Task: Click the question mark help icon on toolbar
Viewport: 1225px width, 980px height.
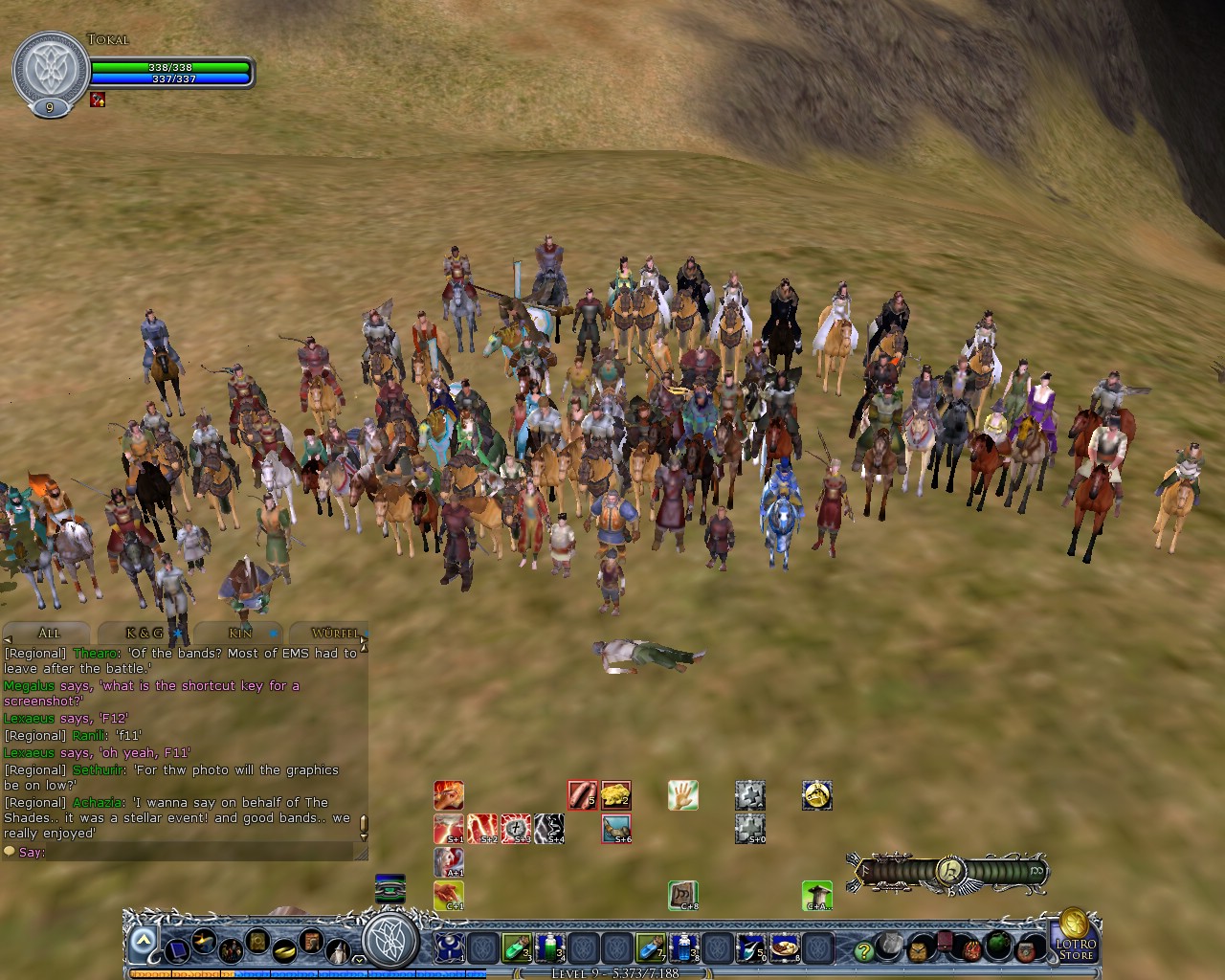Action: tap(864, 950)
